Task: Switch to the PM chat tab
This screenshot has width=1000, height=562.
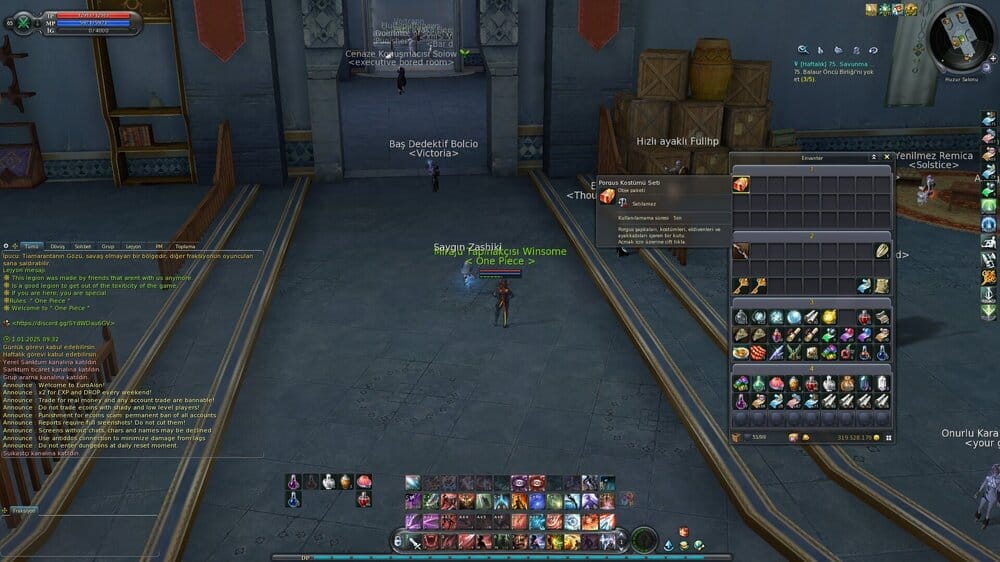Action: point(158,245)
